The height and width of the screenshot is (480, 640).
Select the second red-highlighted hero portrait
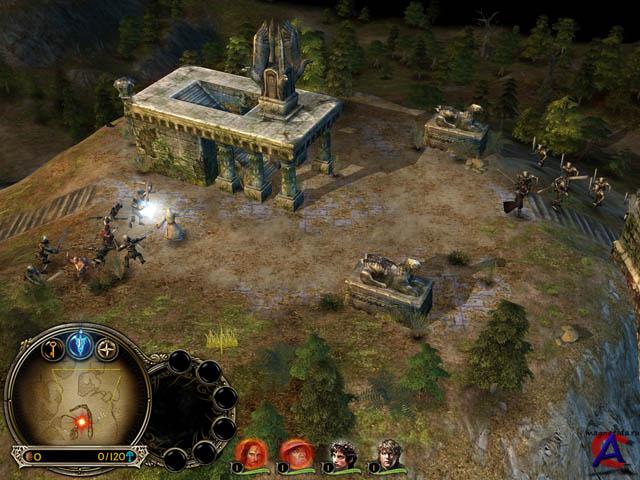point(296,453)
